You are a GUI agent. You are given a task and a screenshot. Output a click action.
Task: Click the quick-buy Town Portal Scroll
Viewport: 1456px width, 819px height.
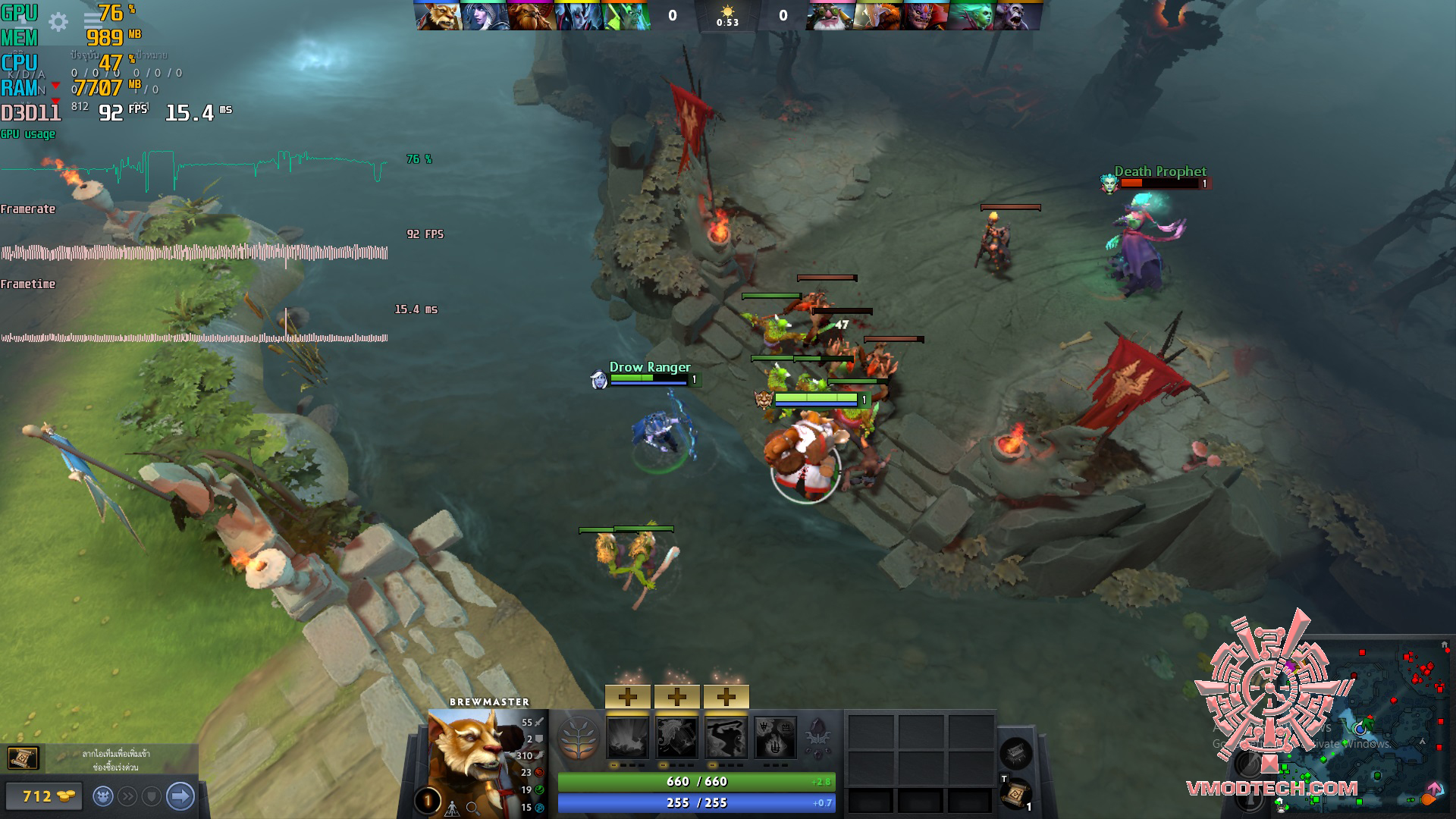[23, 758]
